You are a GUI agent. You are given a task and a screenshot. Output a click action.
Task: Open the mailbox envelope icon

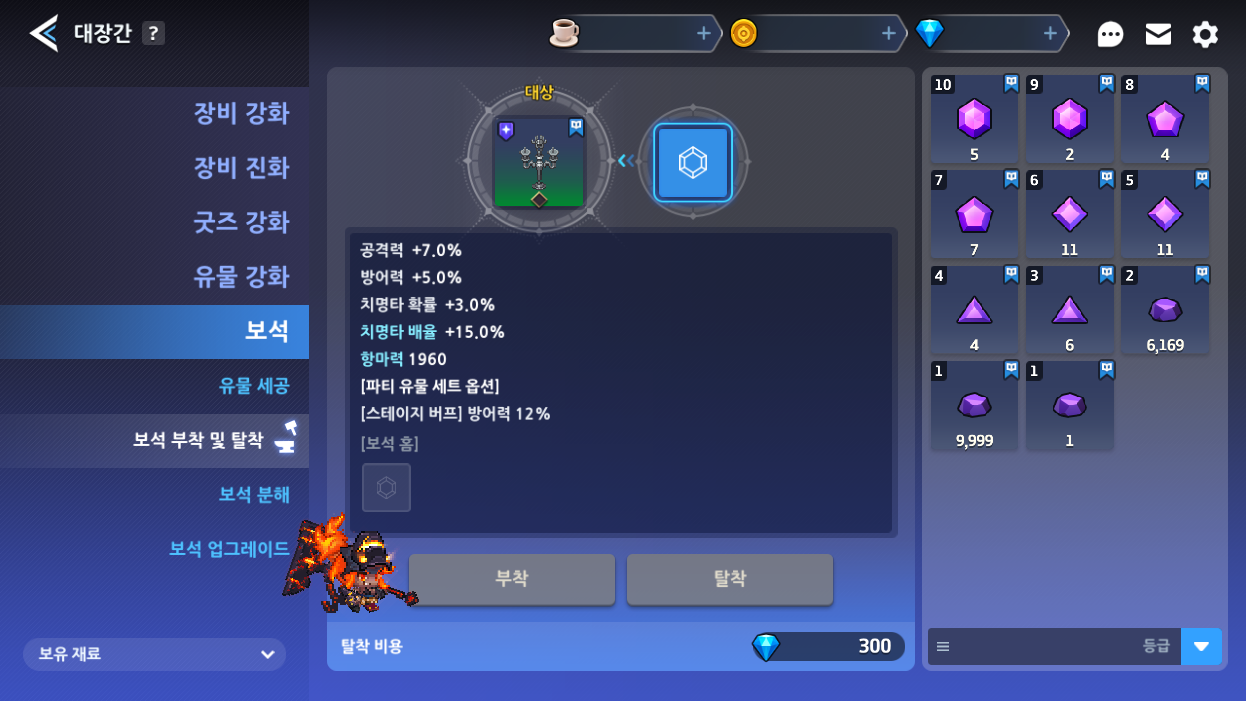click(x=1158, y=34)
